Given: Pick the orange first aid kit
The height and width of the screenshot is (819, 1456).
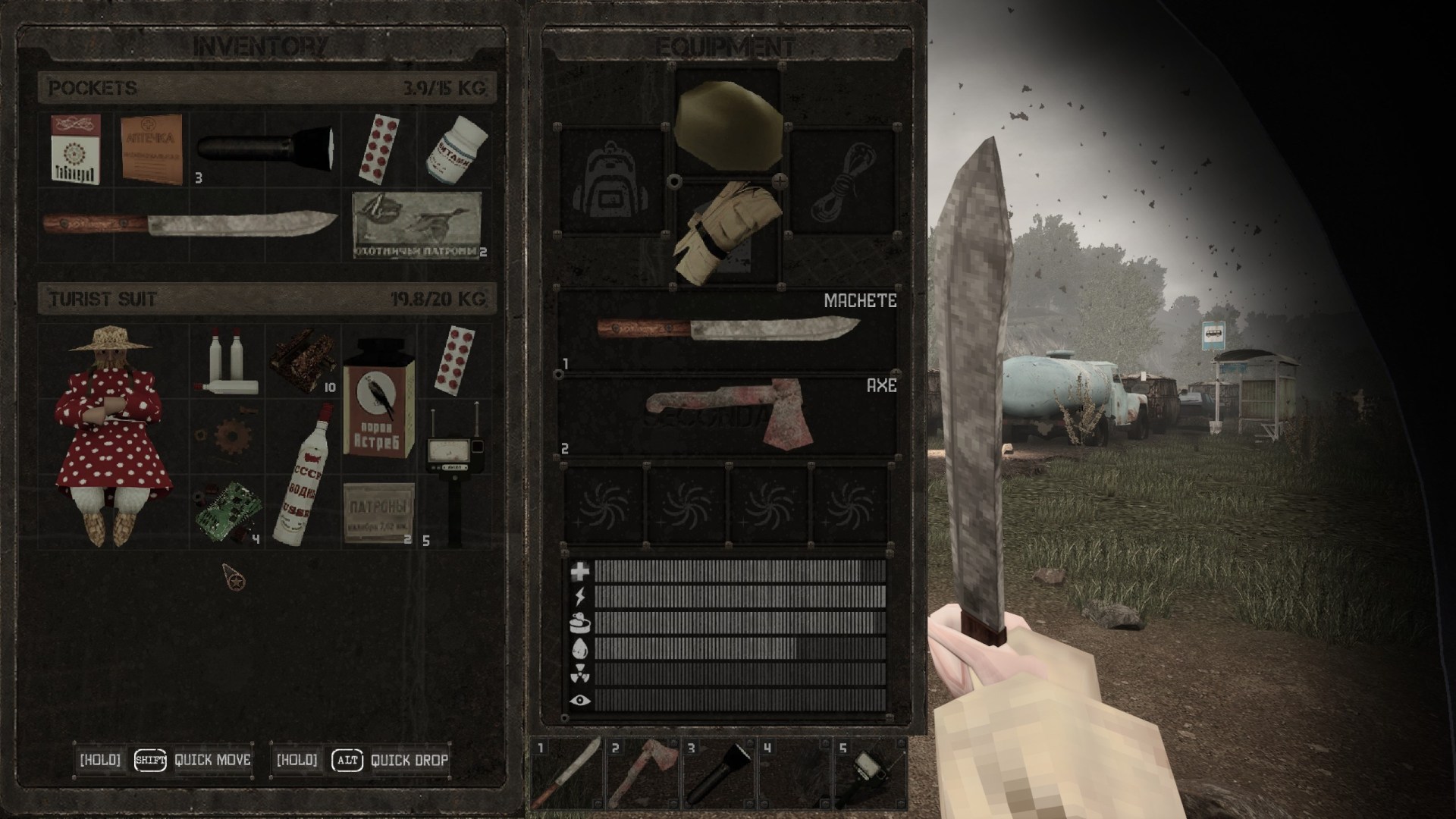Looking at the screenshot, I should coord(152,149).
